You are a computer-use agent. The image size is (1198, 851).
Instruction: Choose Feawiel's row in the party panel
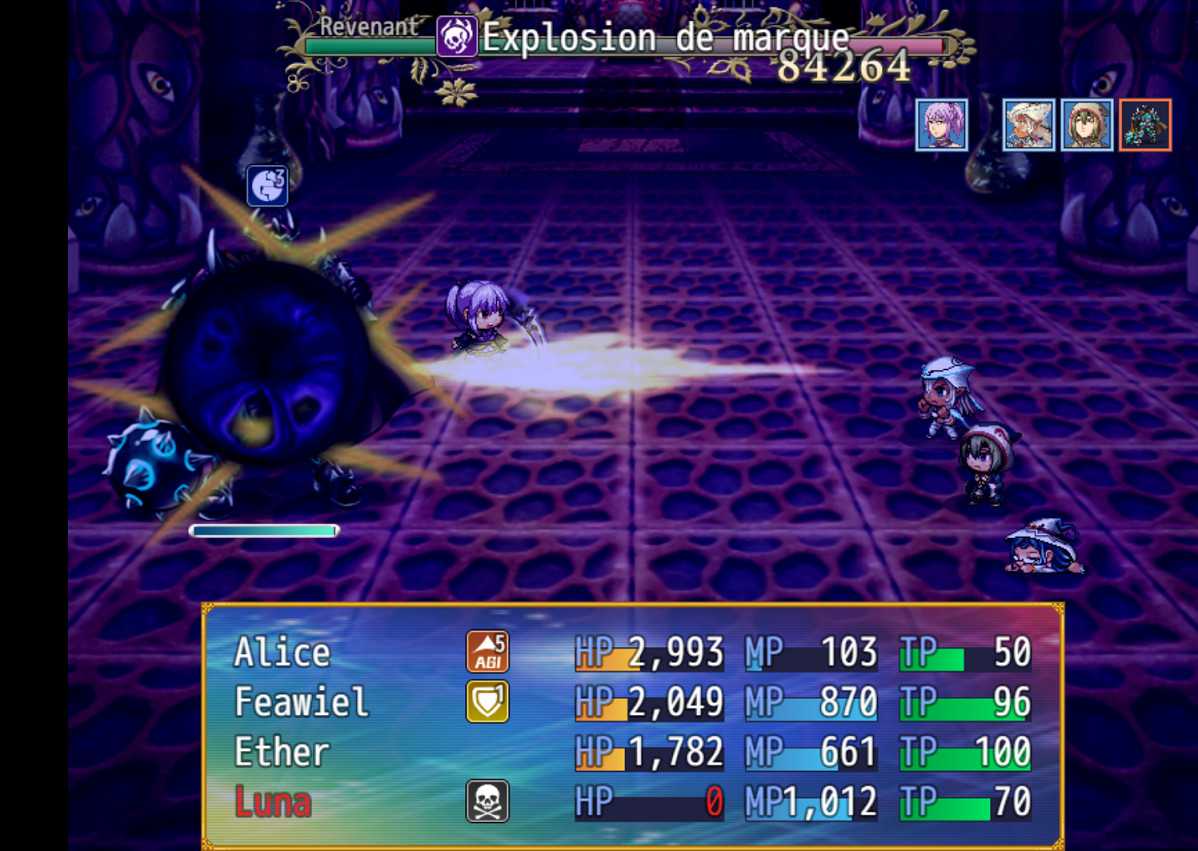(x=301, y=702)
